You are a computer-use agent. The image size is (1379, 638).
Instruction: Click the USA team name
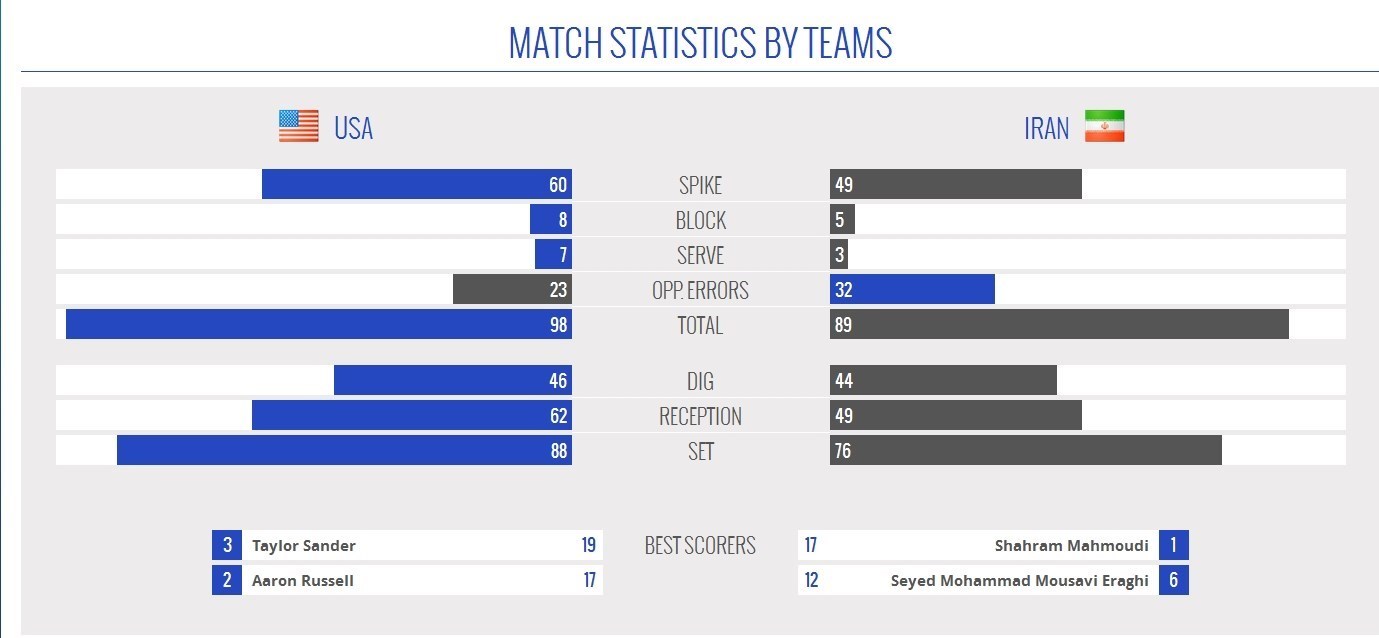pos(353,128)
